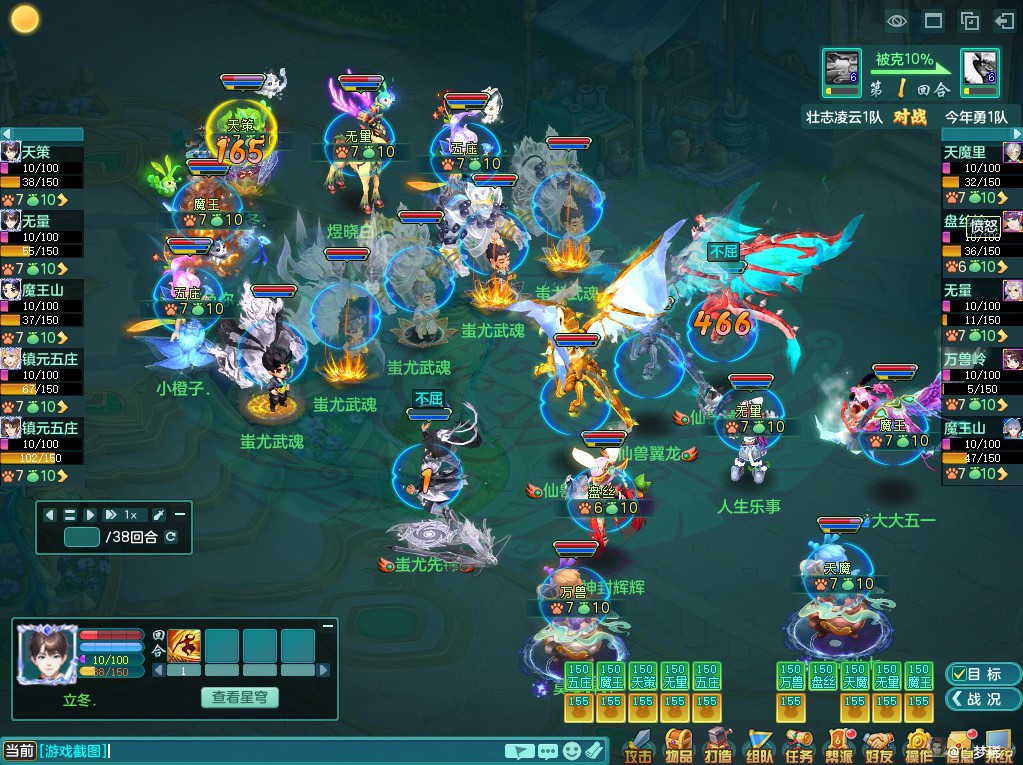Click the 查看星穹 button
The image size is (1023, 765).
(x=239, y=697)
